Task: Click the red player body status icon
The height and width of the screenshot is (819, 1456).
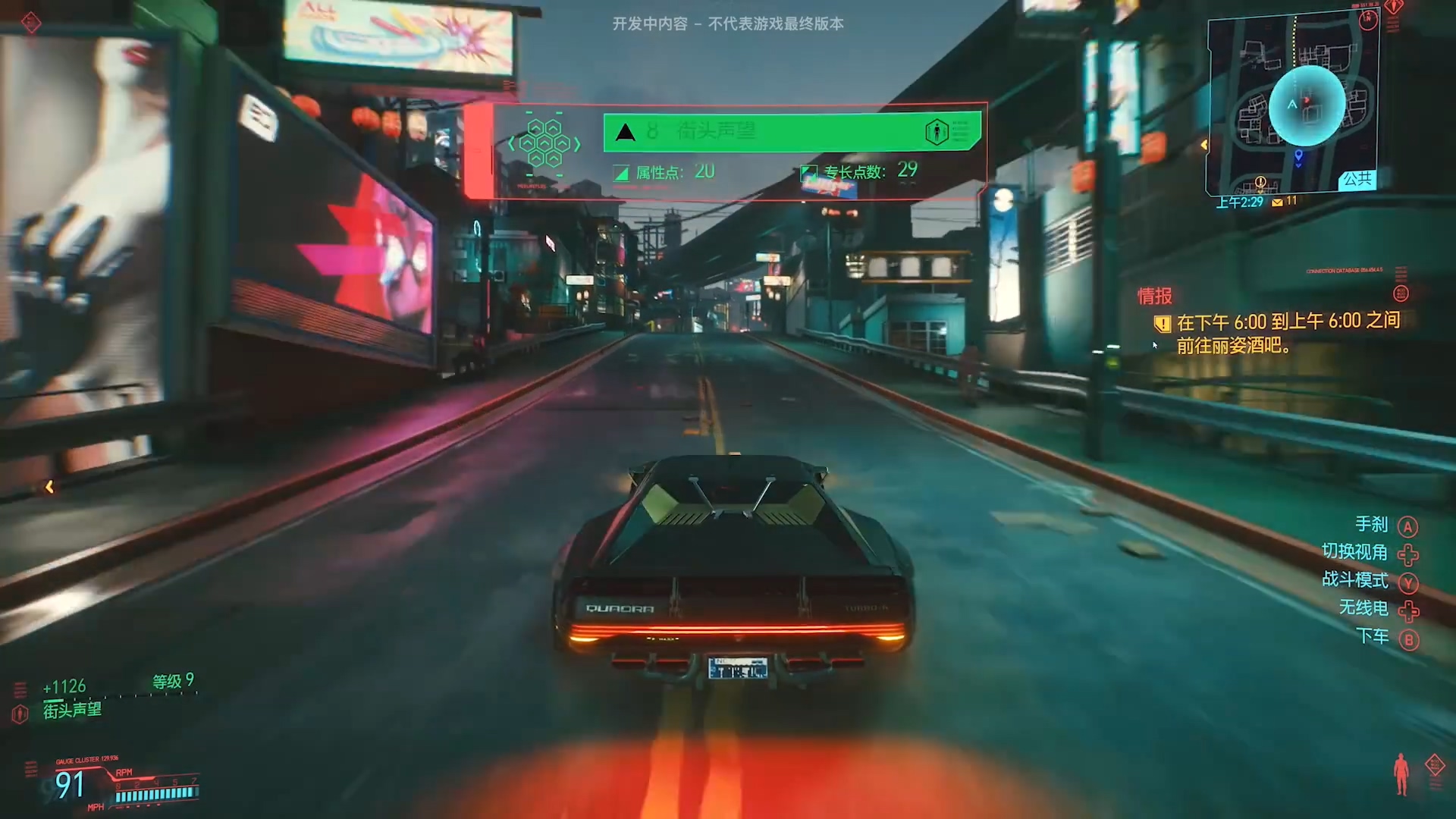Action: point(1401,774)
